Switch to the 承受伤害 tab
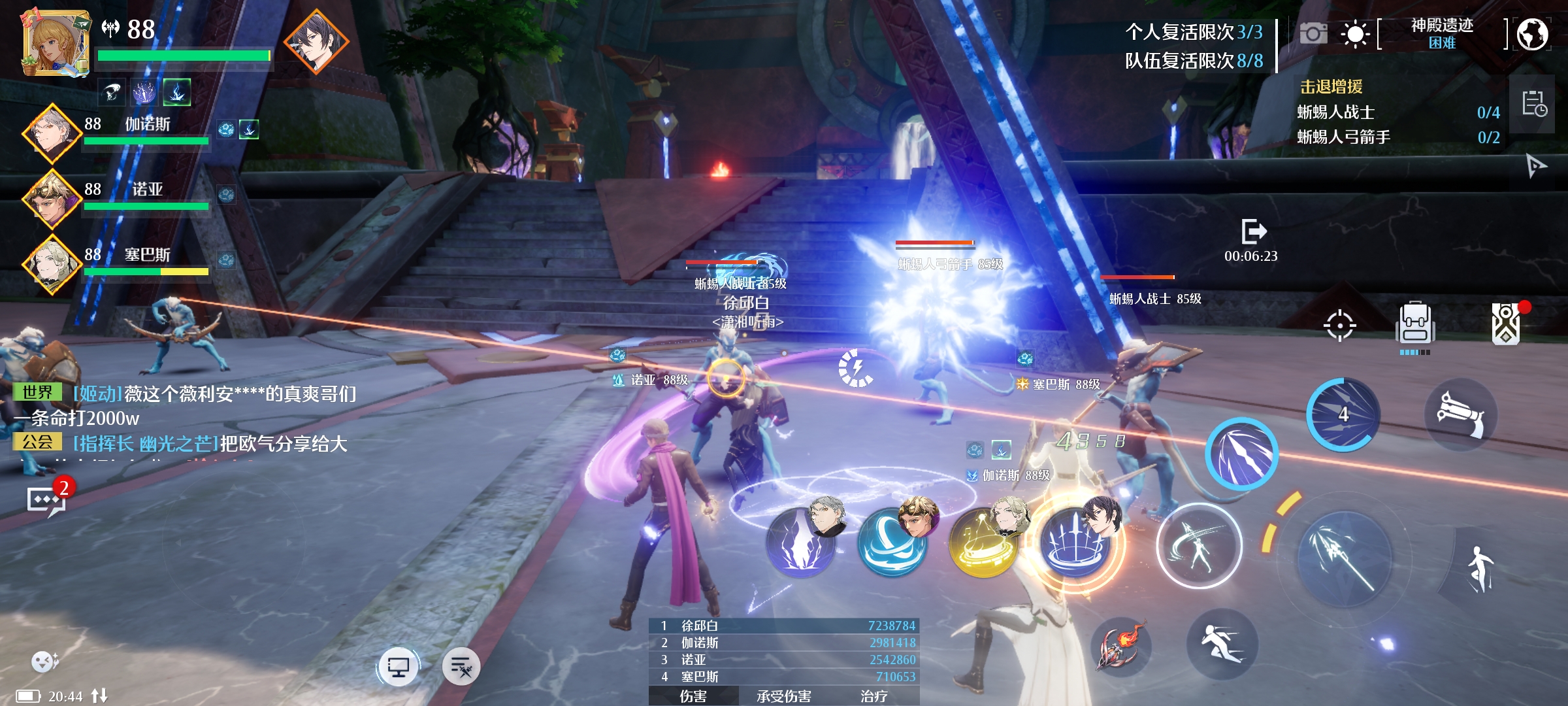 [x=783, y=696]
